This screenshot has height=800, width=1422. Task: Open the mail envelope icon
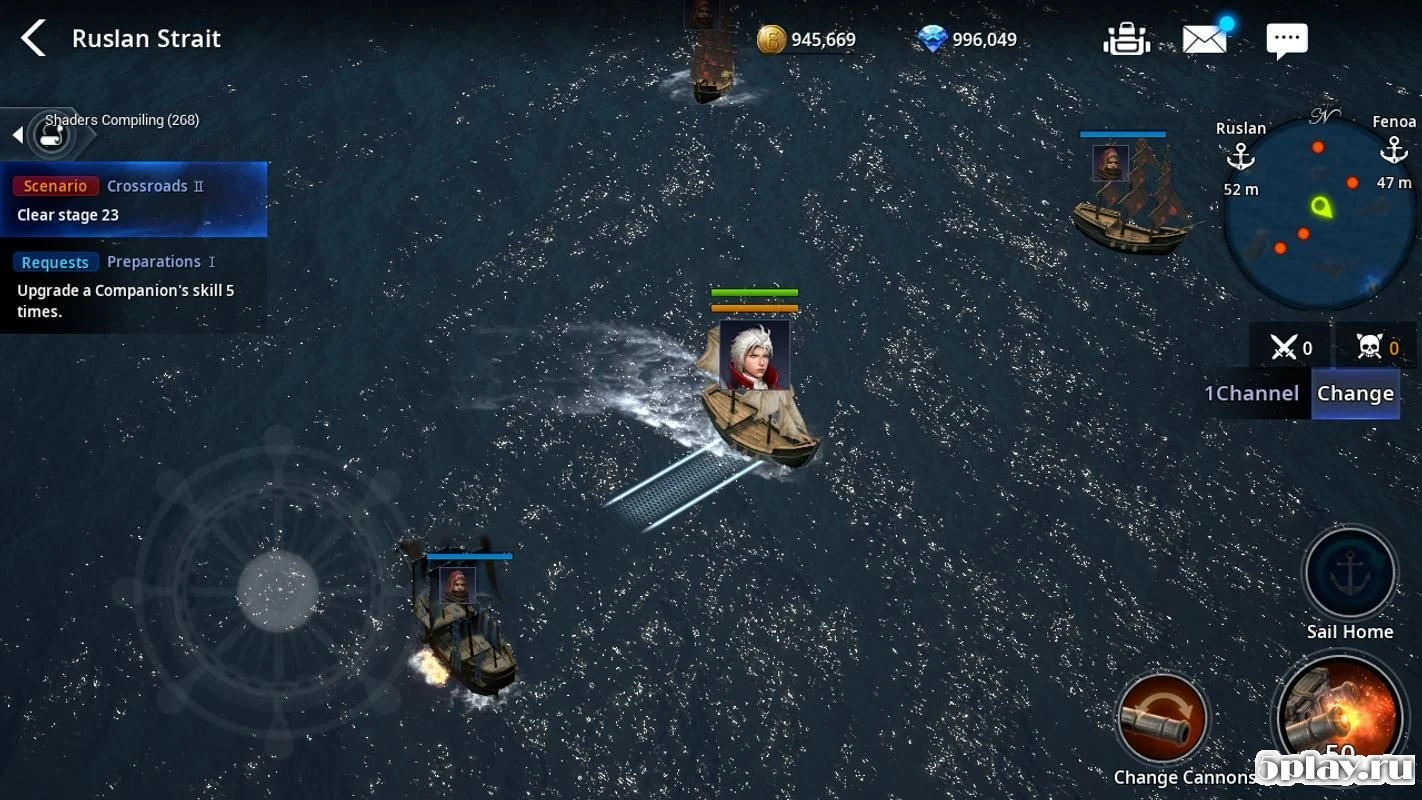point(1205,39)
